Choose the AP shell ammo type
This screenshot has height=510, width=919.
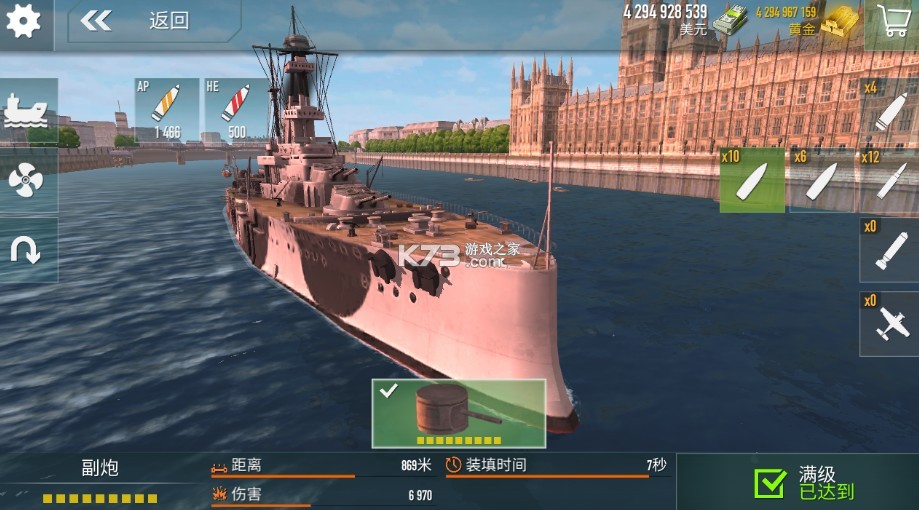coord(166,110)
